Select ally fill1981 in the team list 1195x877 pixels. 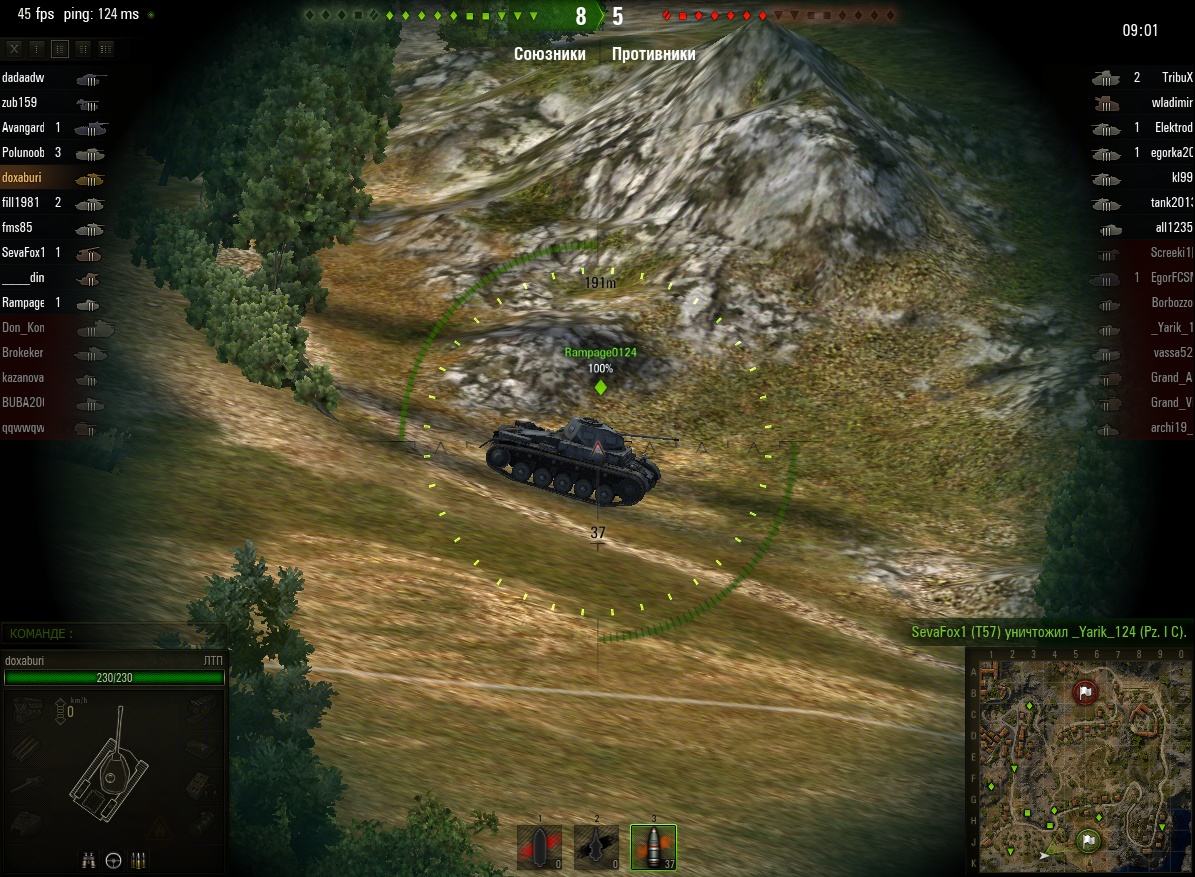(x=24, y=203)
